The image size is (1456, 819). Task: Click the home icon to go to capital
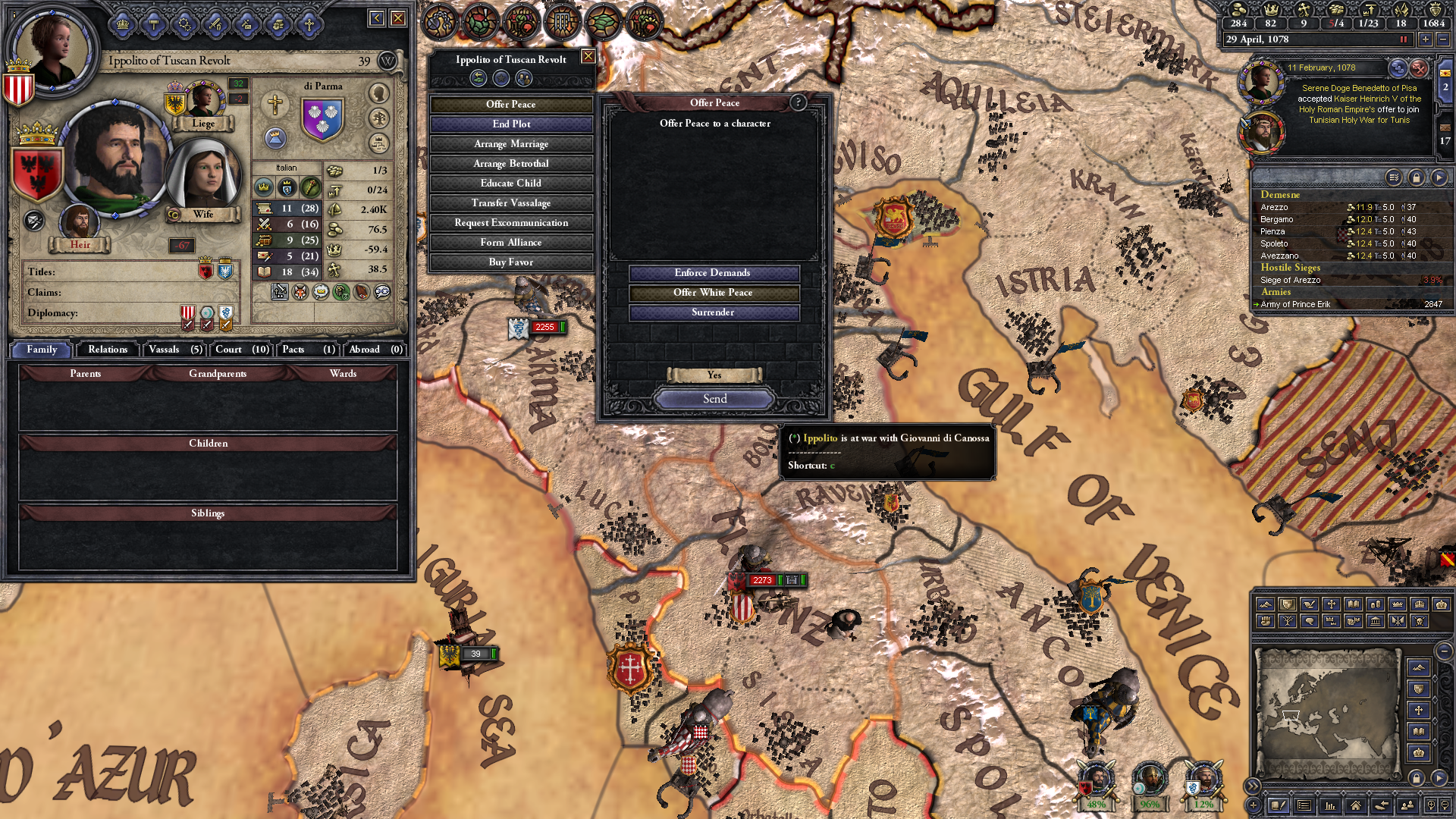point(1354,805)
